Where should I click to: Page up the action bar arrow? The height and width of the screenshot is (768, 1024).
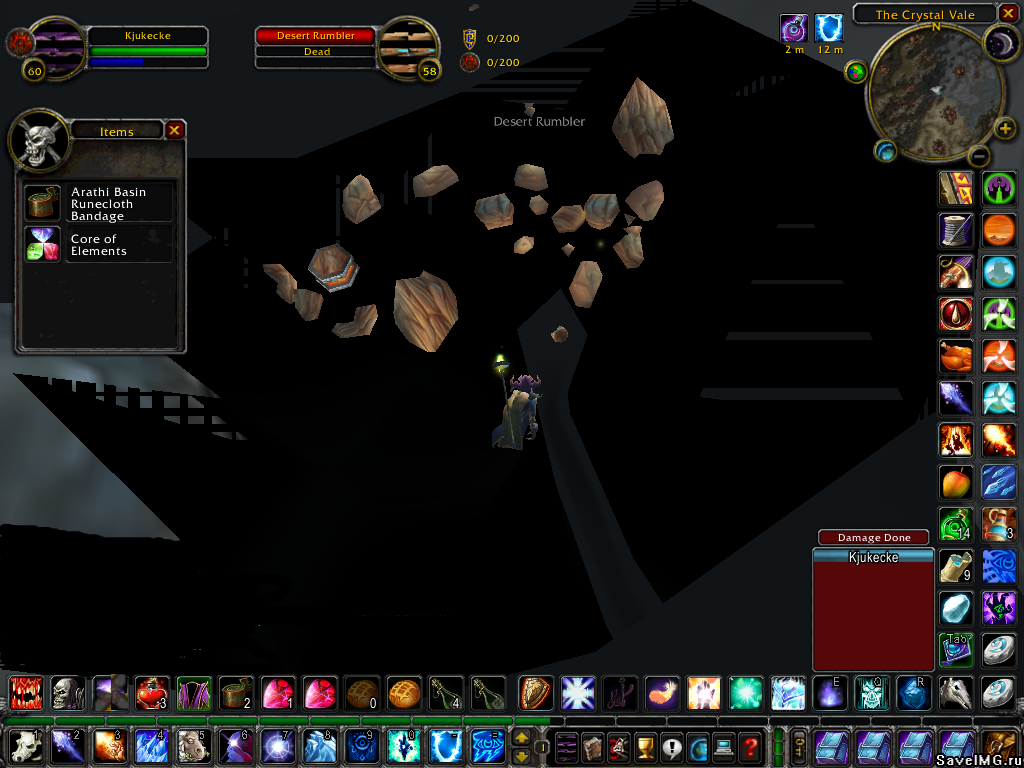521,738
